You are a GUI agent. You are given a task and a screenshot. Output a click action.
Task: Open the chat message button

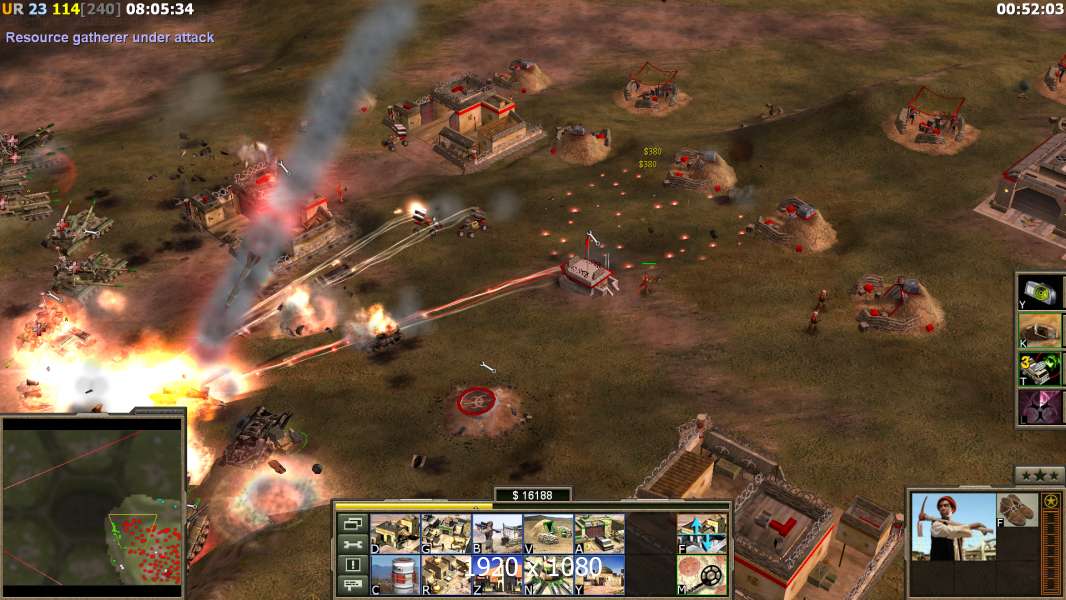pyautogui.click(x=352, y=586)
